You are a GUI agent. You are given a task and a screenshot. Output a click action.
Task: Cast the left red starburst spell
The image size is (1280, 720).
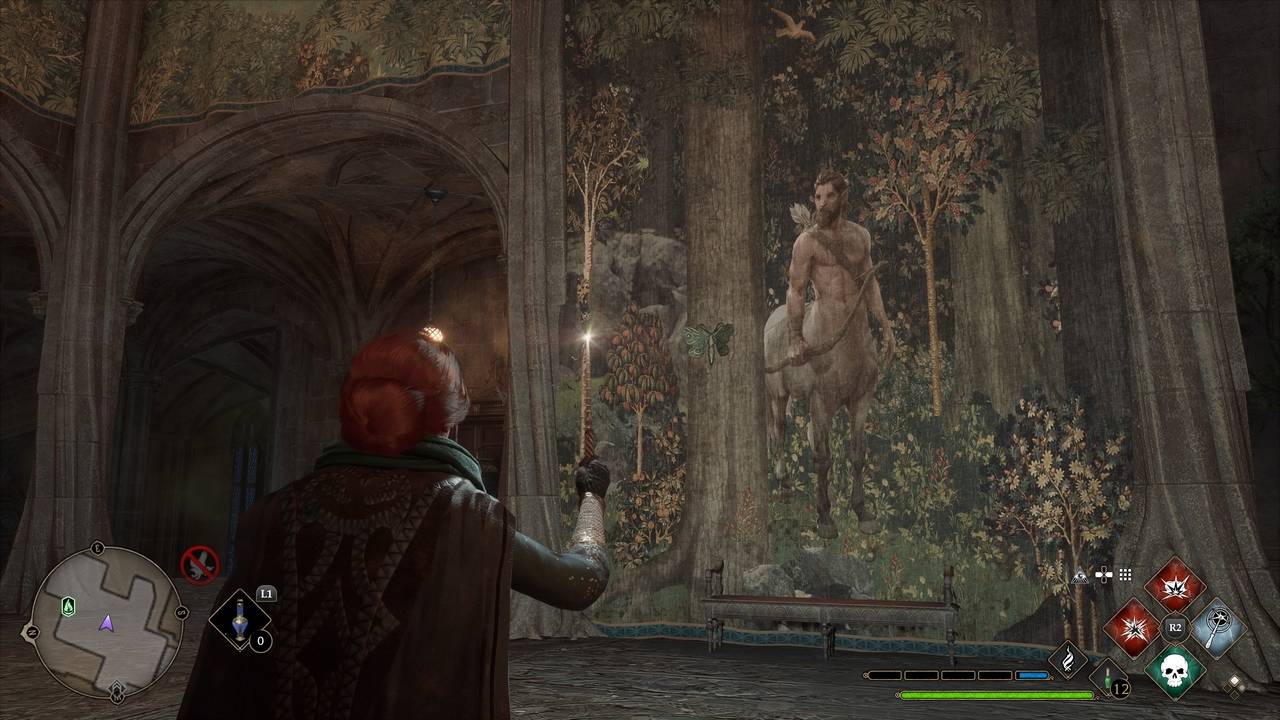coord(1131,629)
